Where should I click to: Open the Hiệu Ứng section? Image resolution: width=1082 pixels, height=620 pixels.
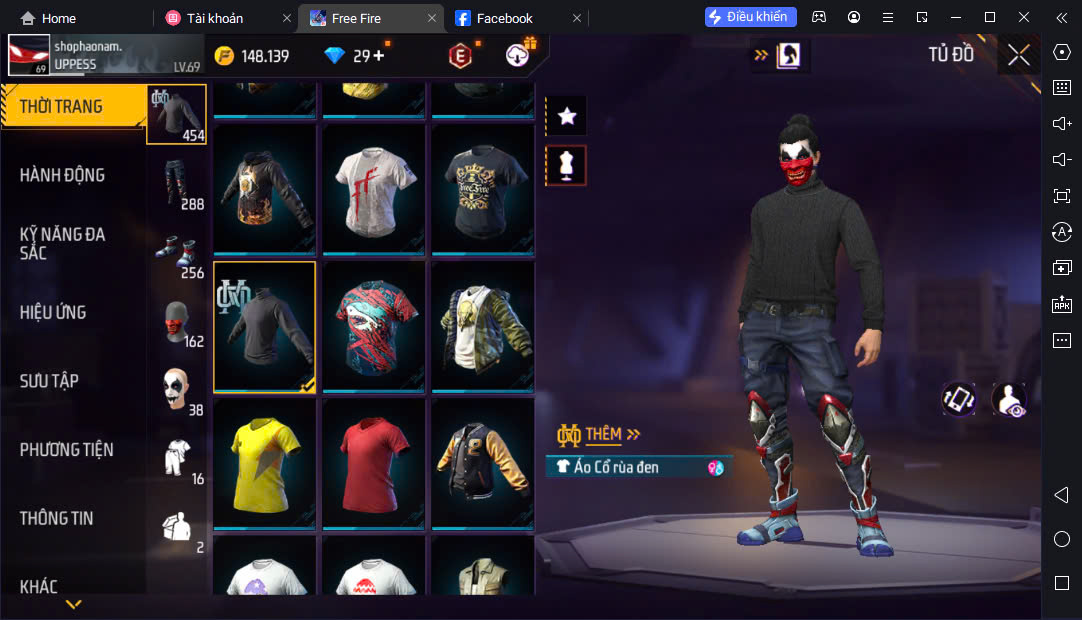(x=53, y=312)
